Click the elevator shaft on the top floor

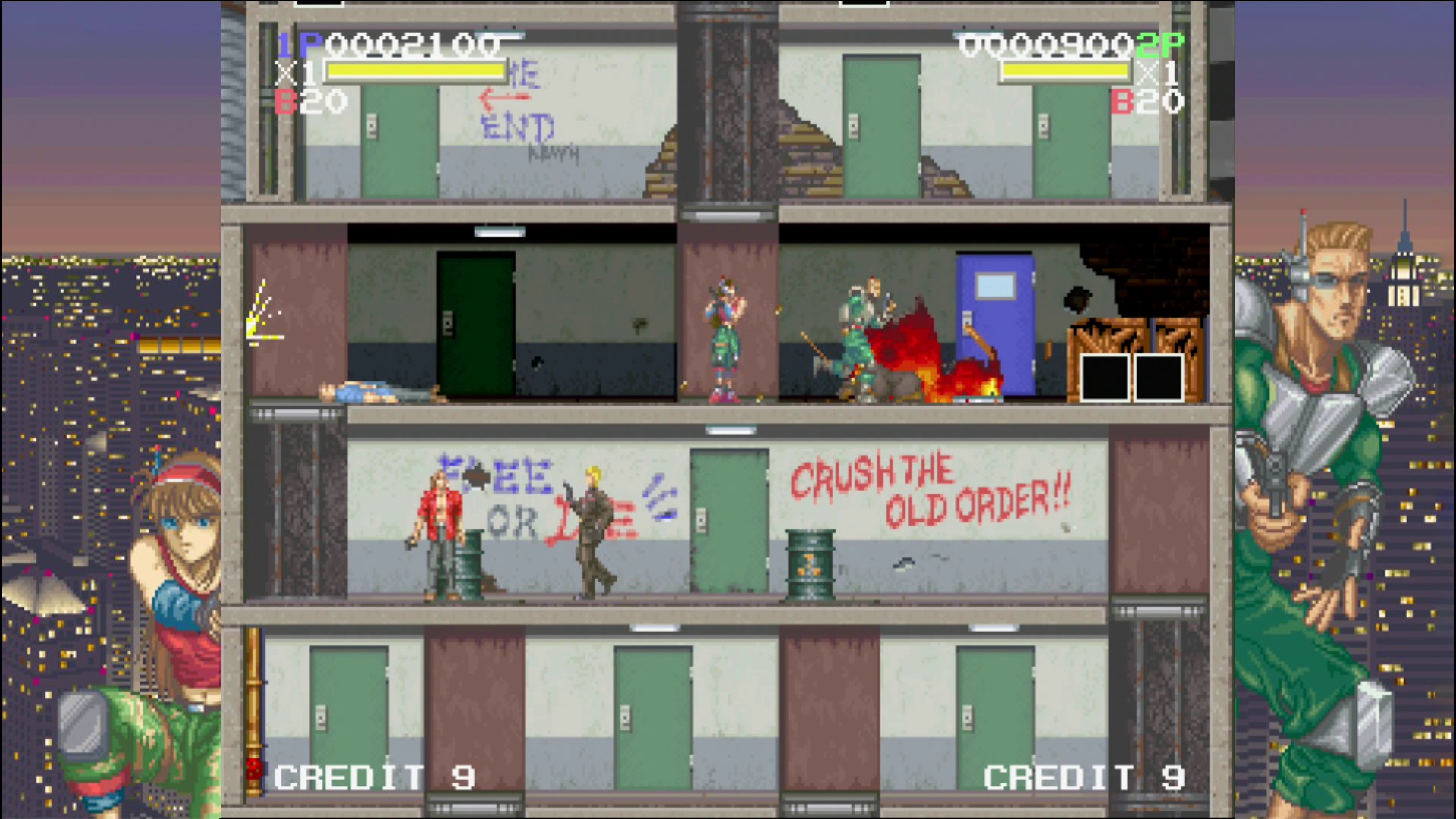[728, 106]
